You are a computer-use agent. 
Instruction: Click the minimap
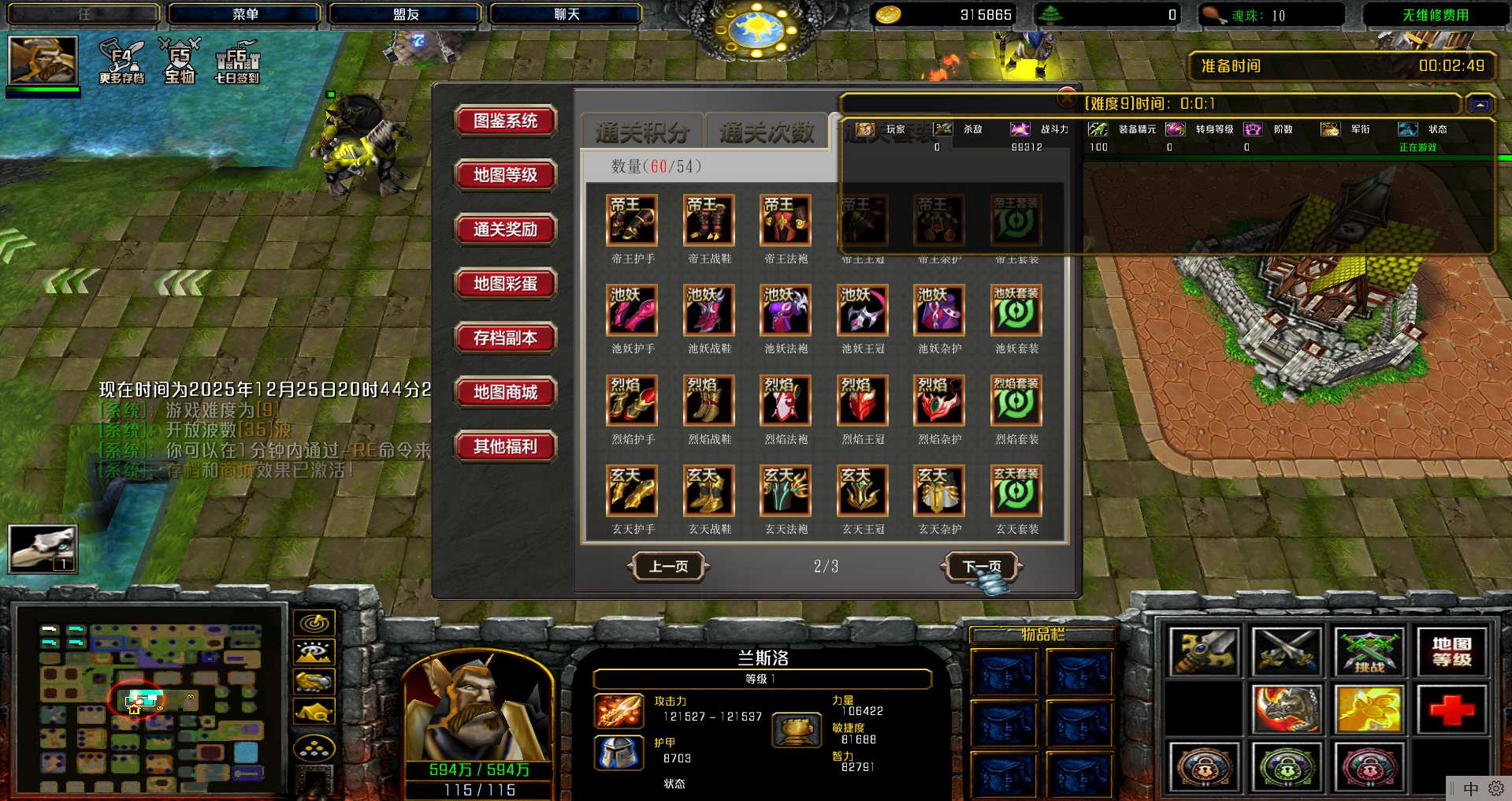click(151, 698)
